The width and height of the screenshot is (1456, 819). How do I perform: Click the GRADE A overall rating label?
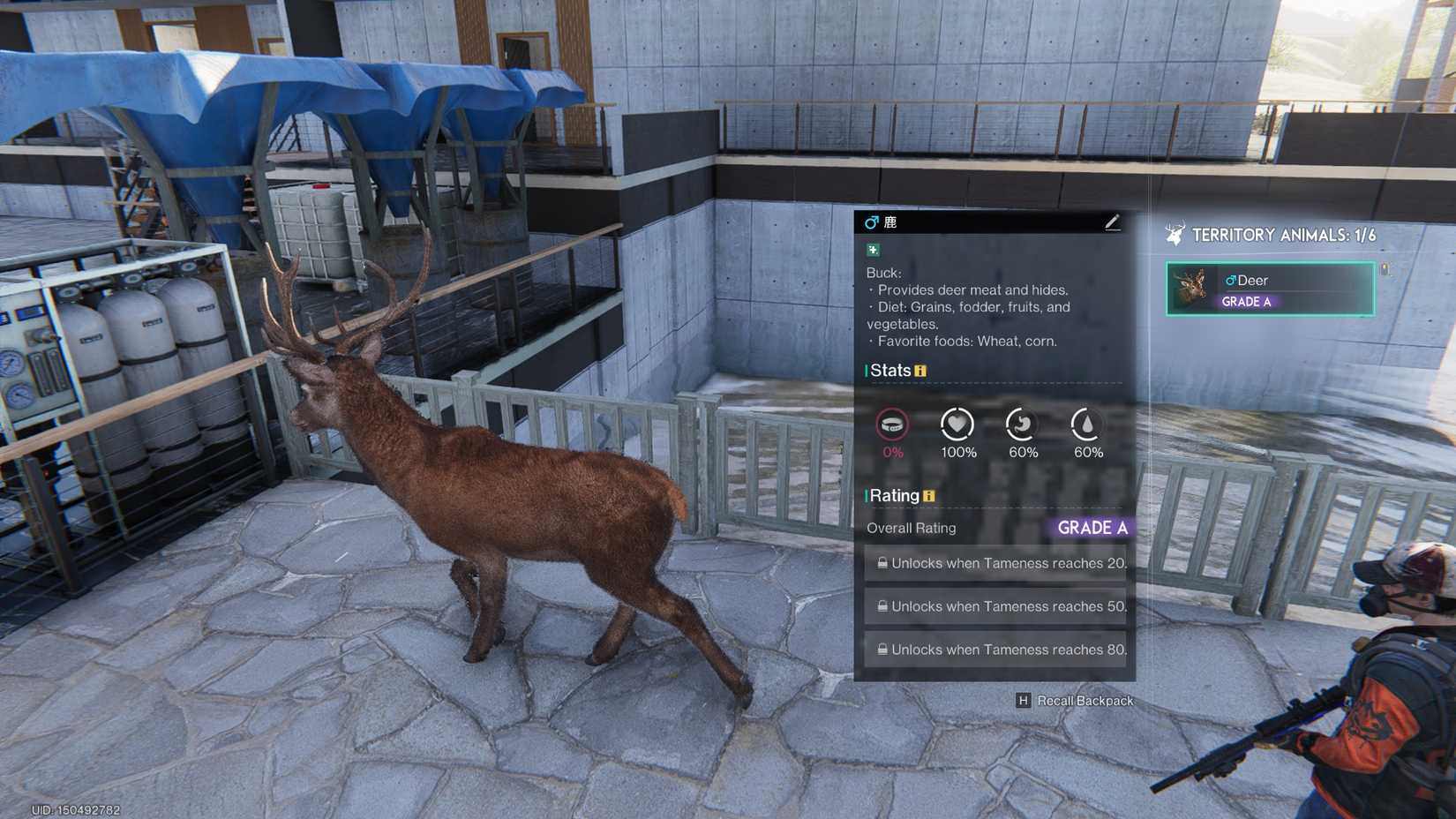tap(1093, 528)
